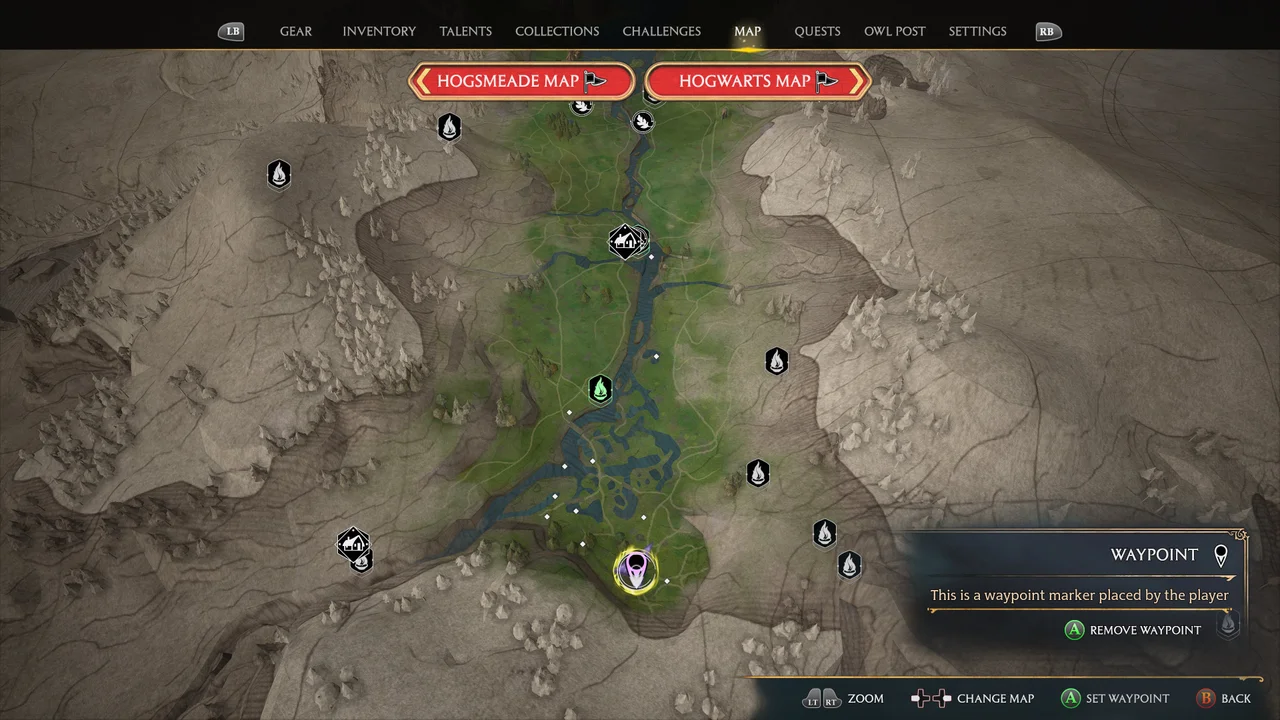
Task: Click the purple waypoint marker on the map
Action: pyautogui.click(x=637, y=569)
